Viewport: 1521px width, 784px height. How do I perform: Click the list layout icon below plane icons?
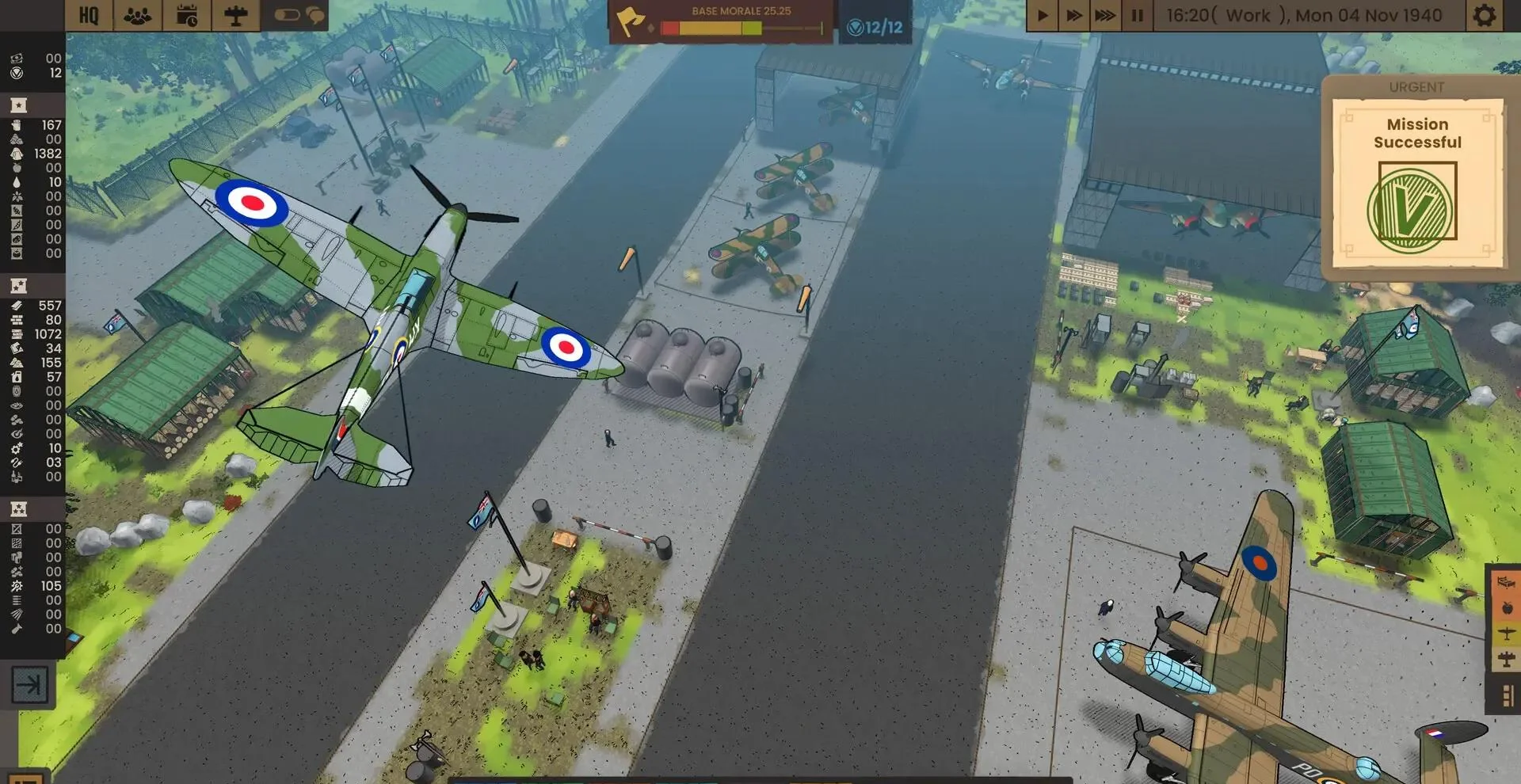pyautogui.click(x=1507, y=696)
